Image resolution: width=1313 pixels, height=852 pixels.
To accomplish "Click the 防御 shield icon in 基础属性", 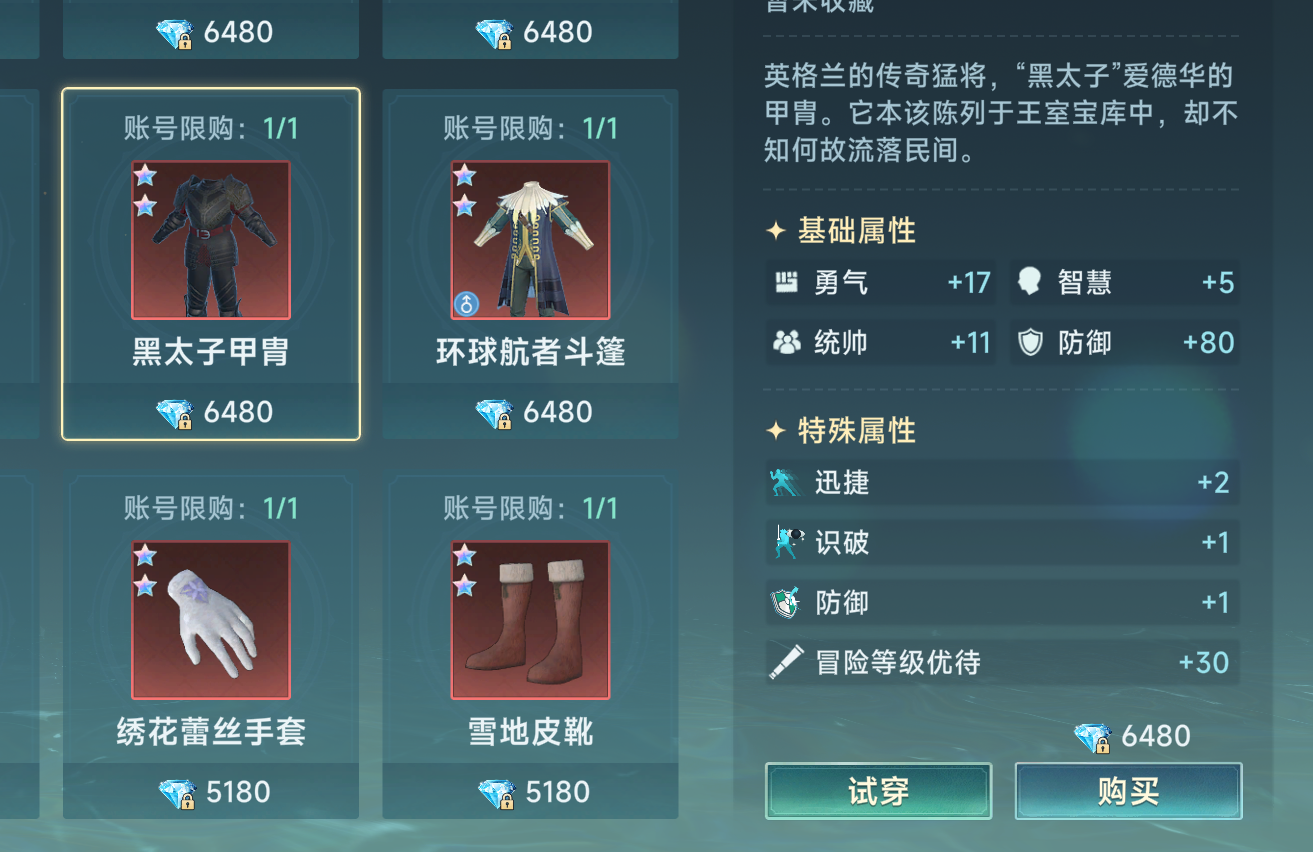I will click(x=1031, y=343).
